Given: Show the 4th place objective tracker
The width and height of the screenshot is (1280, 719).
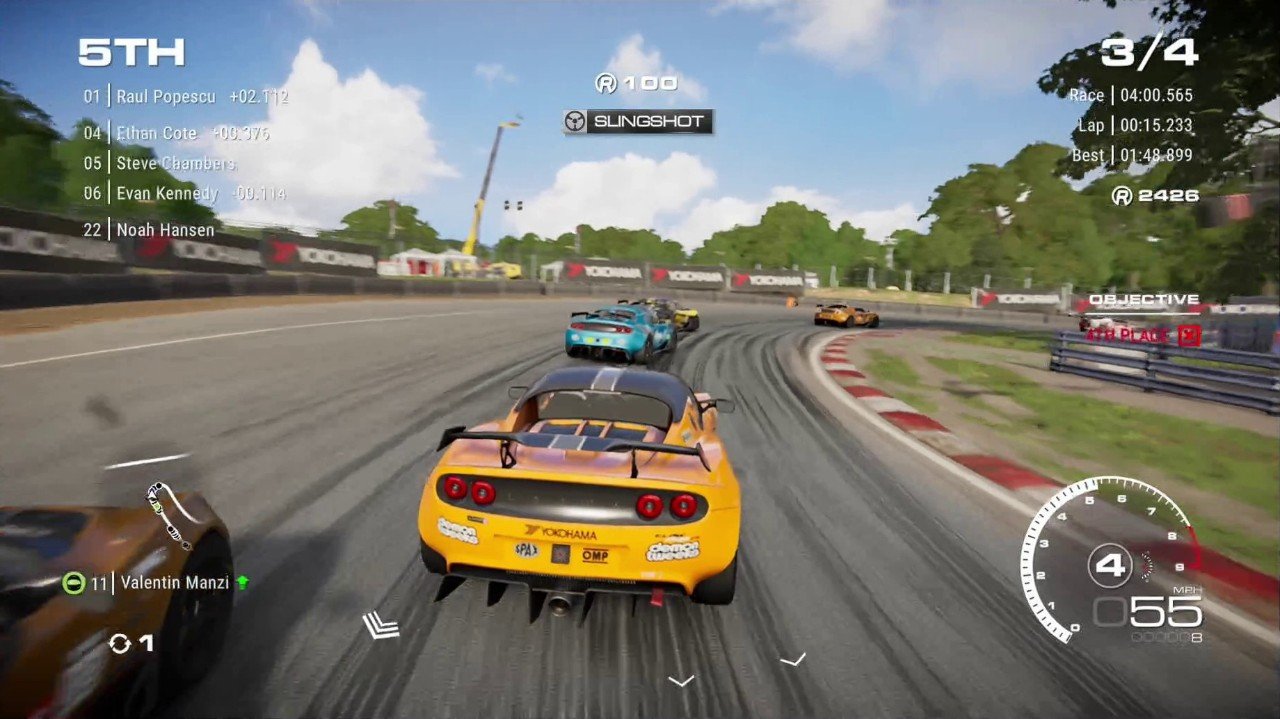Looking at the screenshot, I should click(1143, 334).
